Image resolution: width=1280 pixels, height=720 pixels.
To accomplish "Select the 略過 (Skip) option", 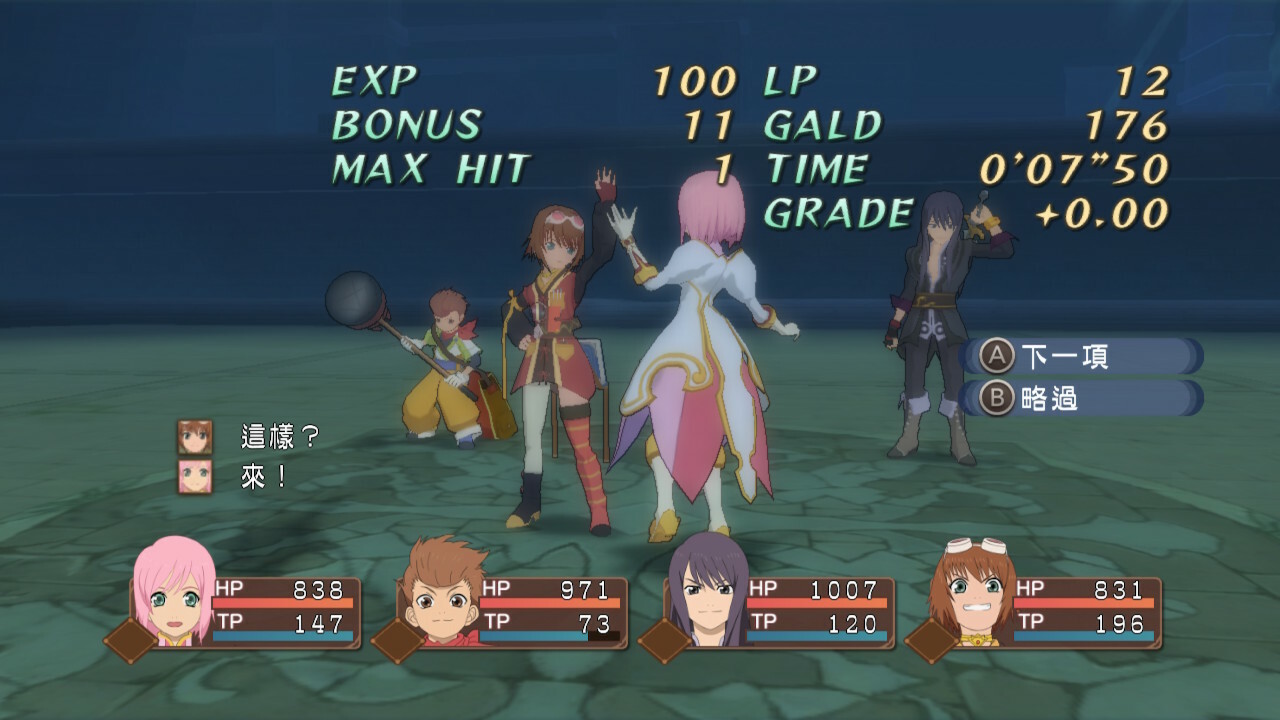I will 1050,398.
